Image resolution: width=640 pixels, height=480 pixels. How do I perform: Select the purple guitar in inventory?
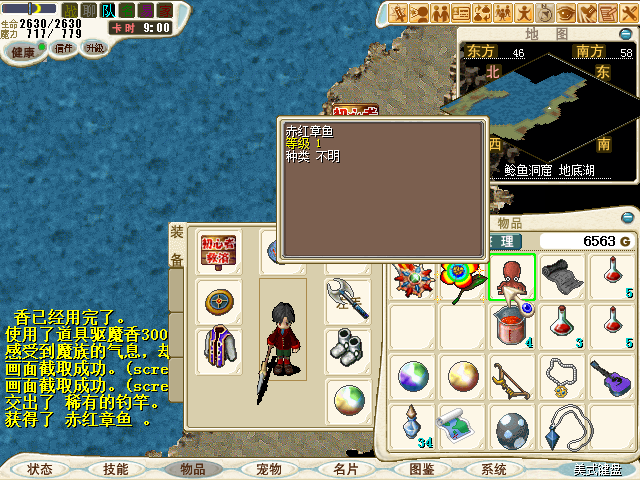[x=610, y=377]
